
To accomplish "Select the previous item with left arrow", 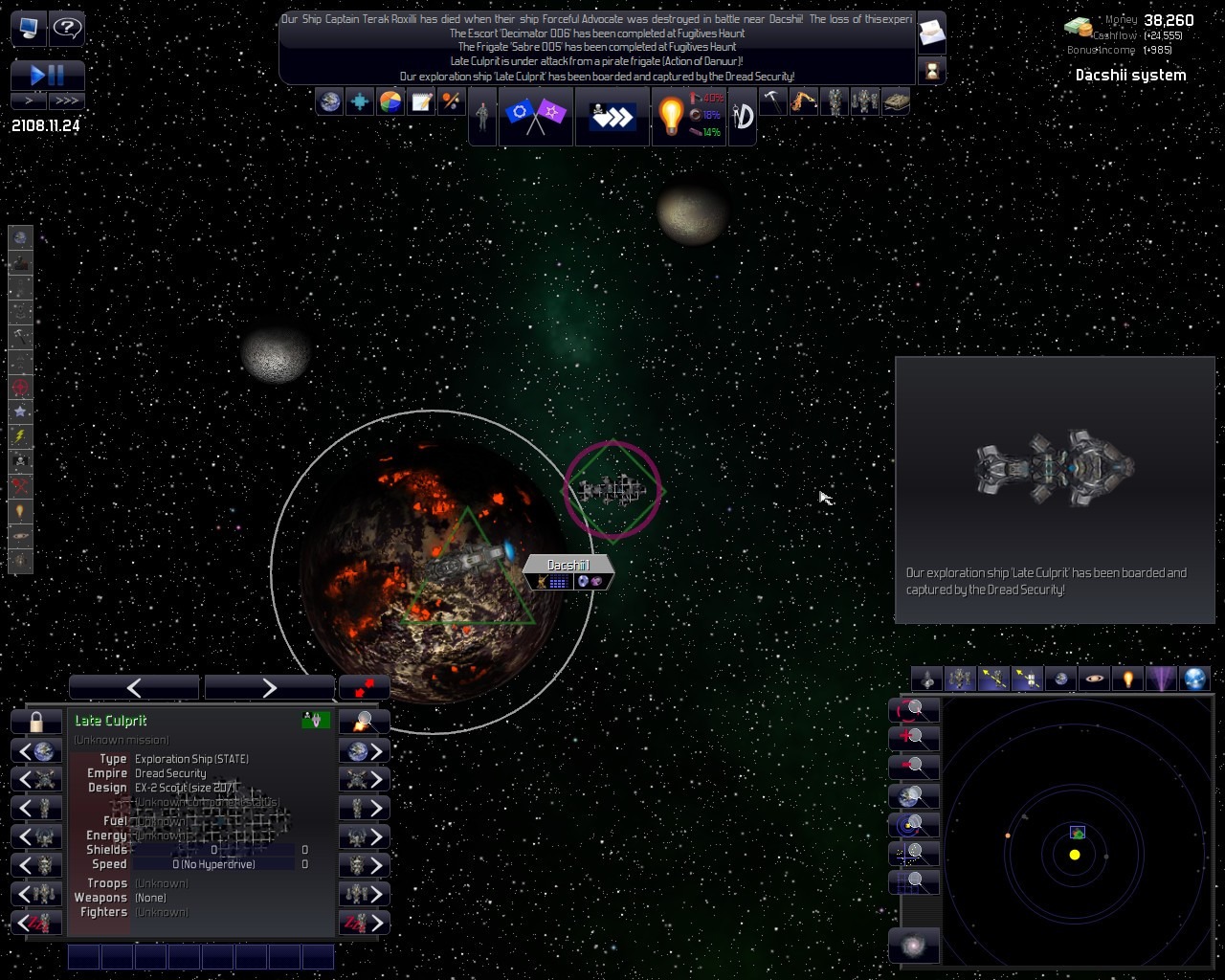I will (134, 687).
